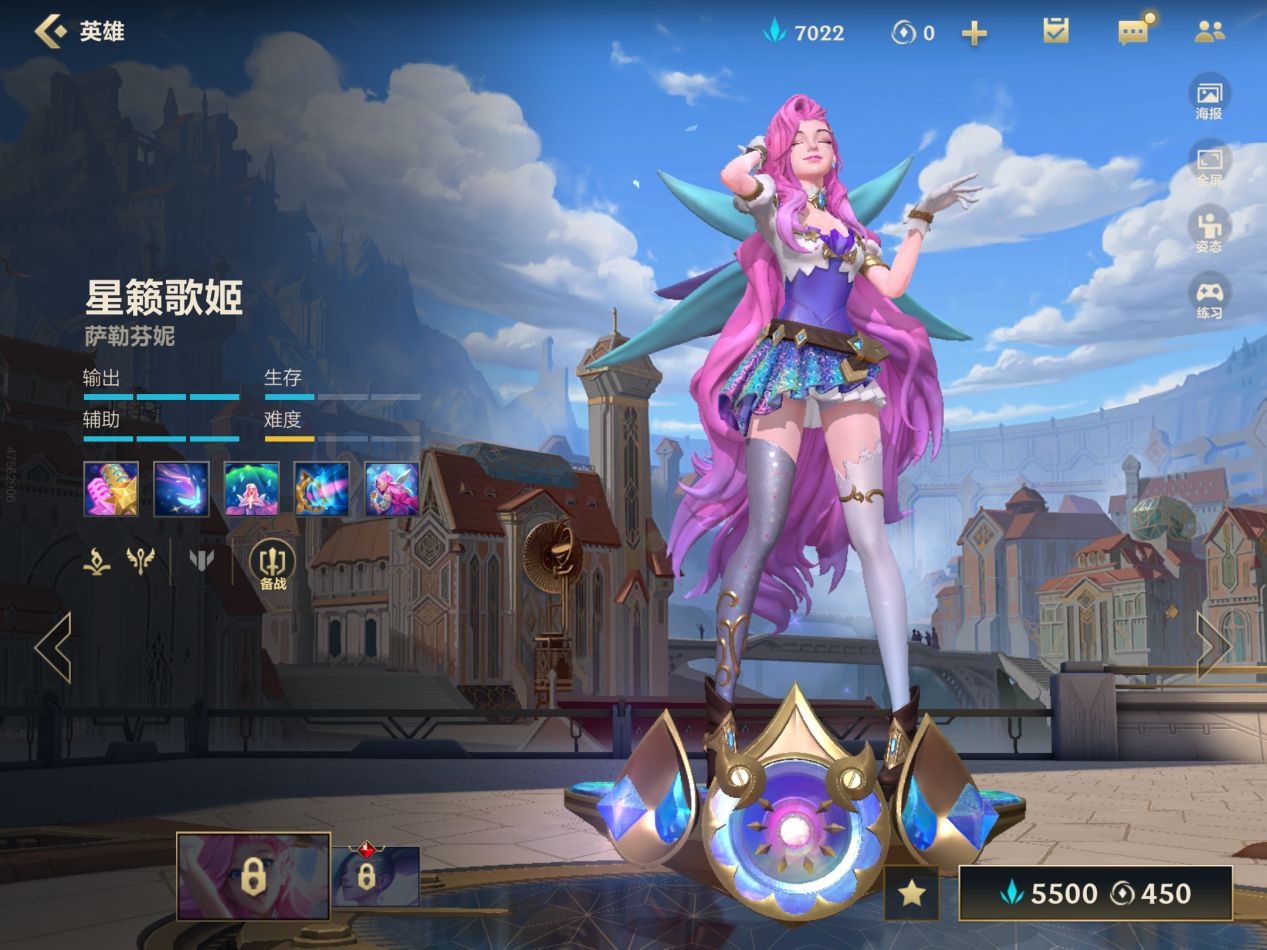The height and width of the screenshot is (950, 1267).
Task: Select the pink fist and gold microphone ability icon
Action: tap(111, 489)
